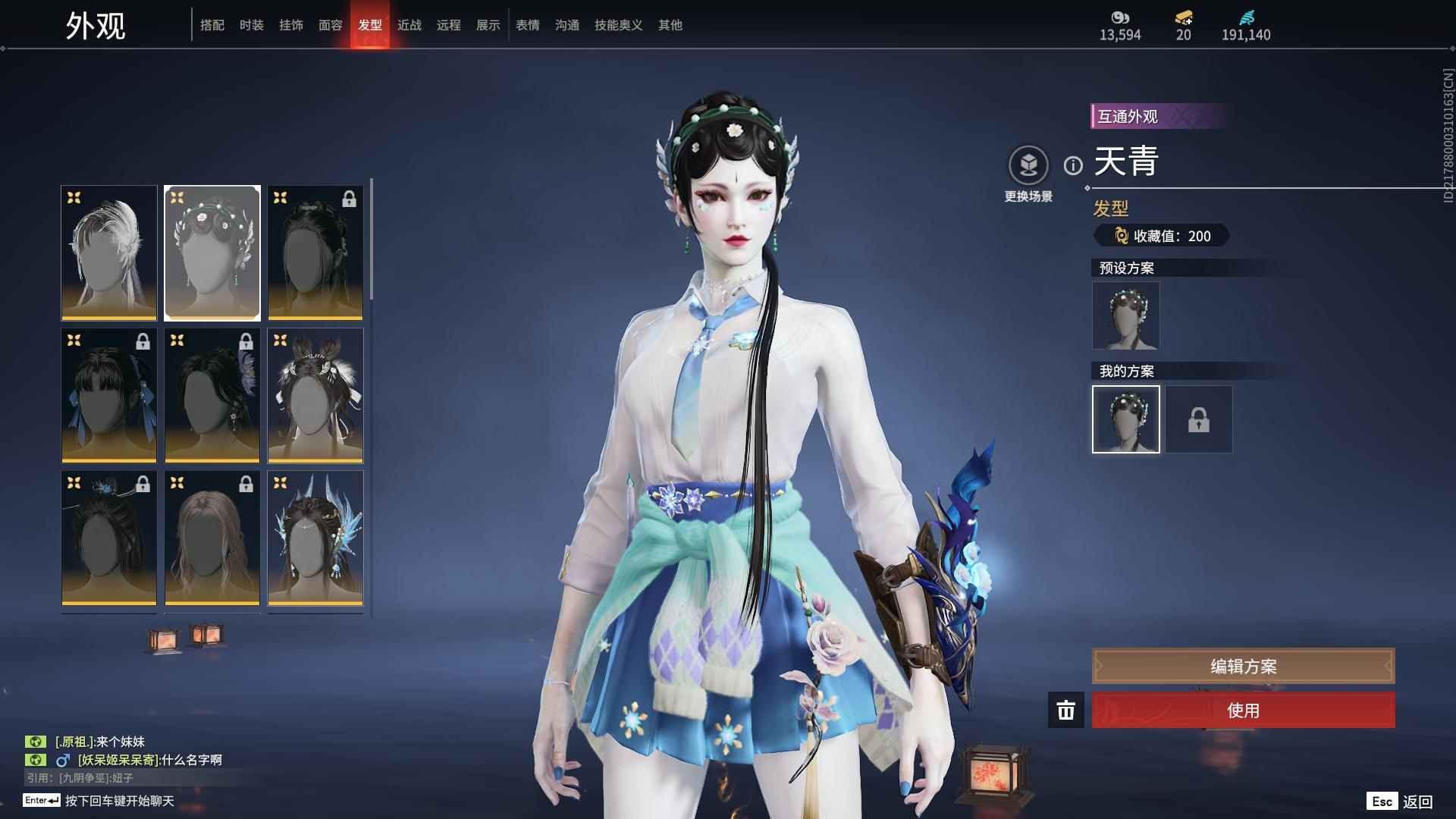Select the preset scheme thumbnail under 预设方案
Screen dimensions: 1456x819
pyautogui.click(x=1125, y=316)
